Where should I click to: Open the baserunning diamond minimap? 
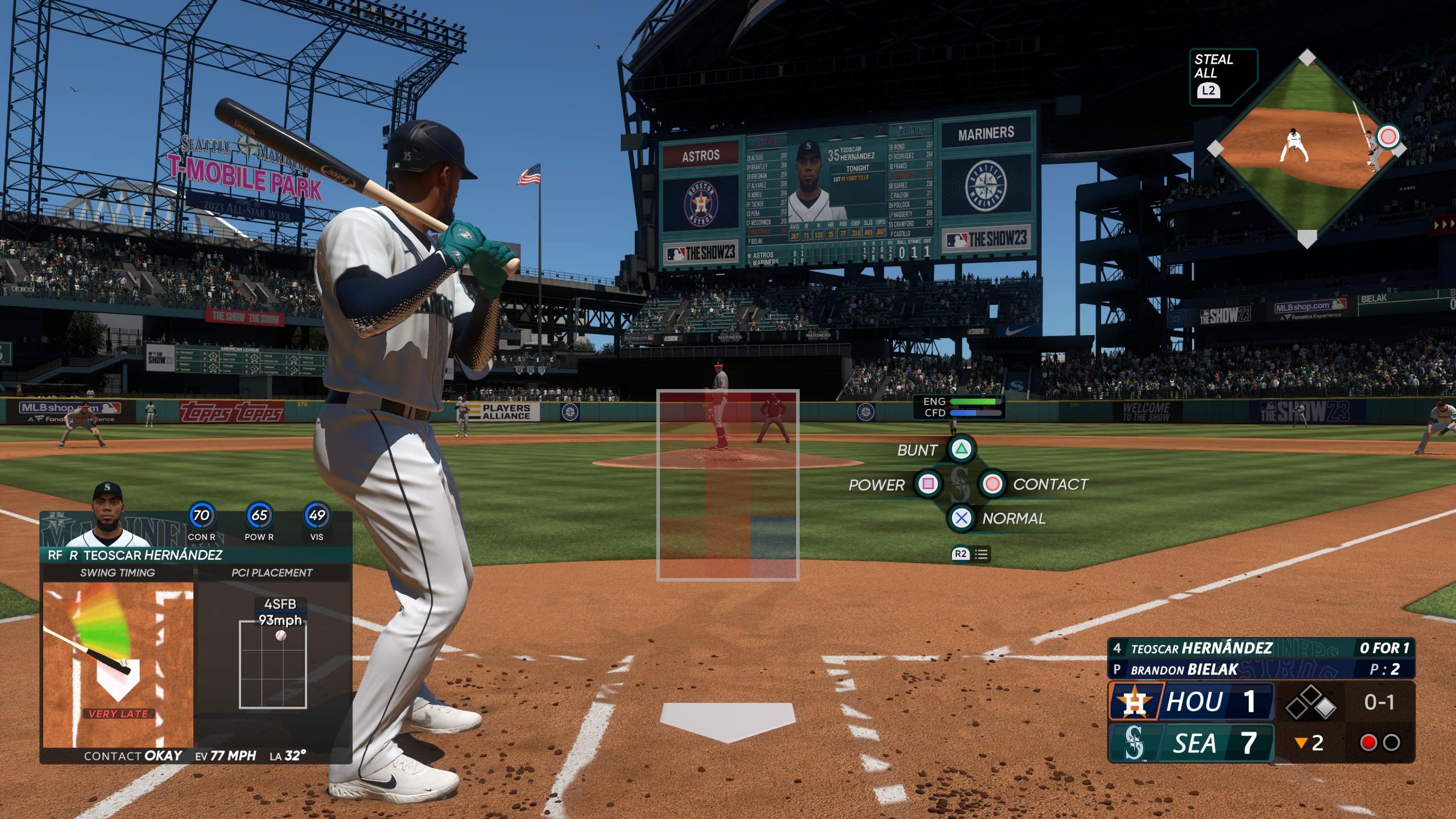click(x=1307, y=148)
